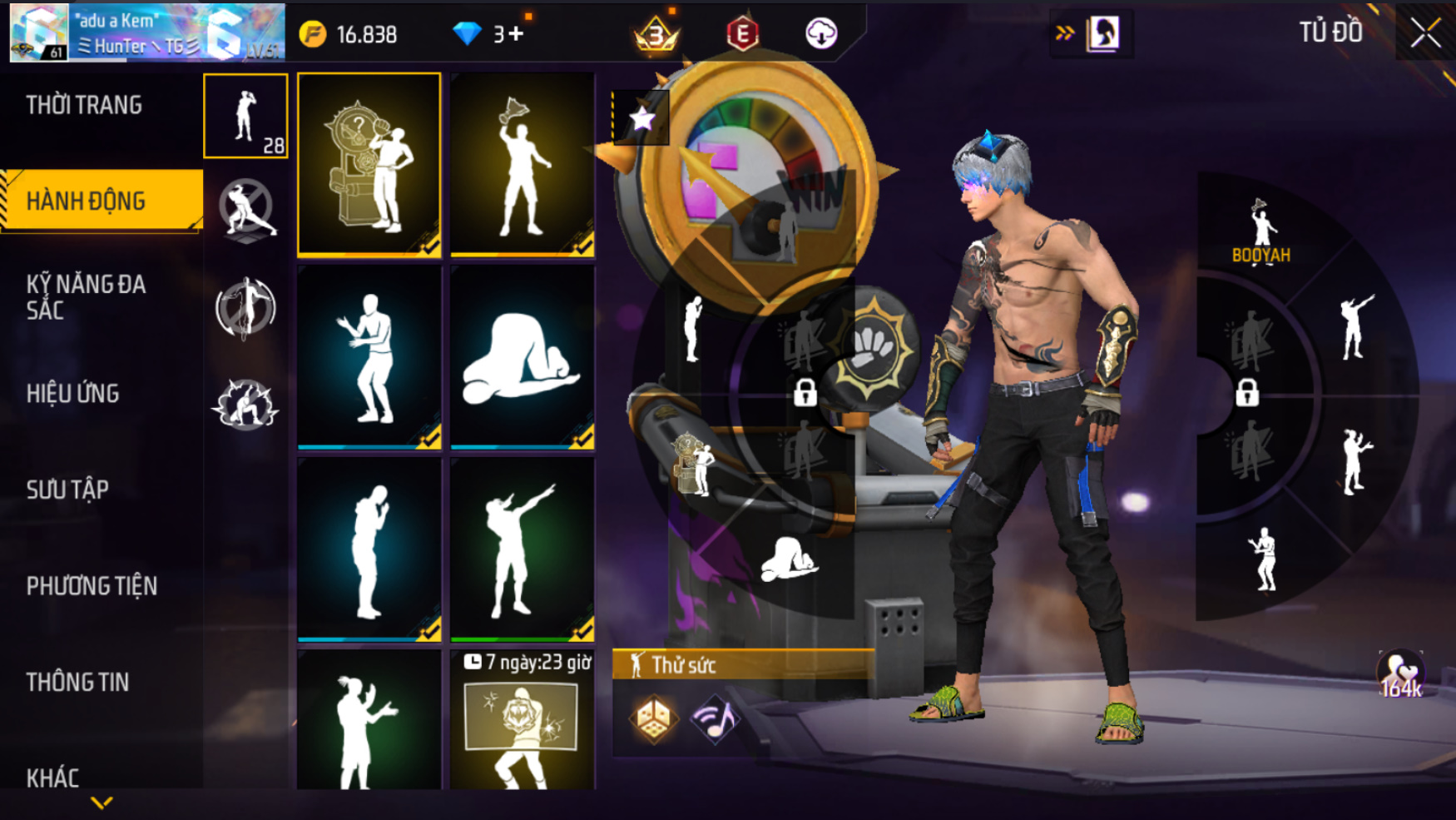Viewport: 1456px width, 820px height.
Task: Choose the trophy-raising emote tile
Action: coord(522,164)
